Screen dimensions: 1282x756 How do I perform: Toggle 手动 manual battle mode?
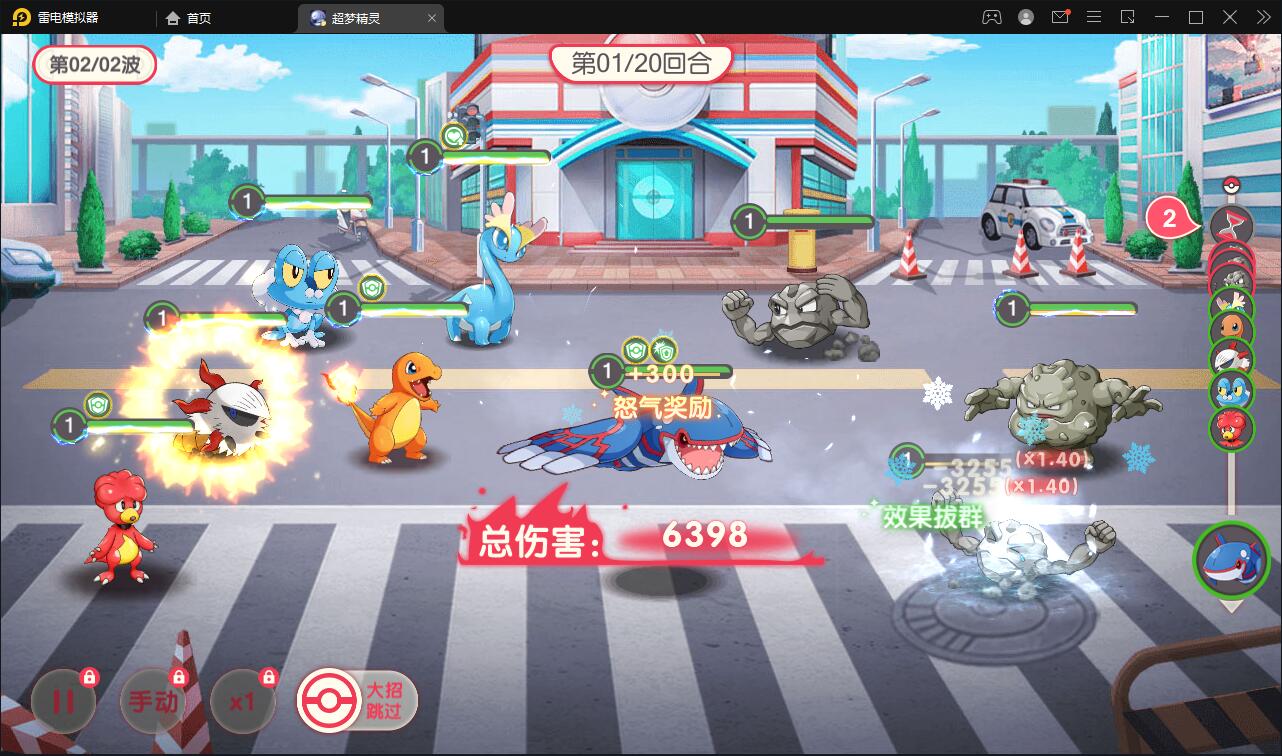point(152,700)
